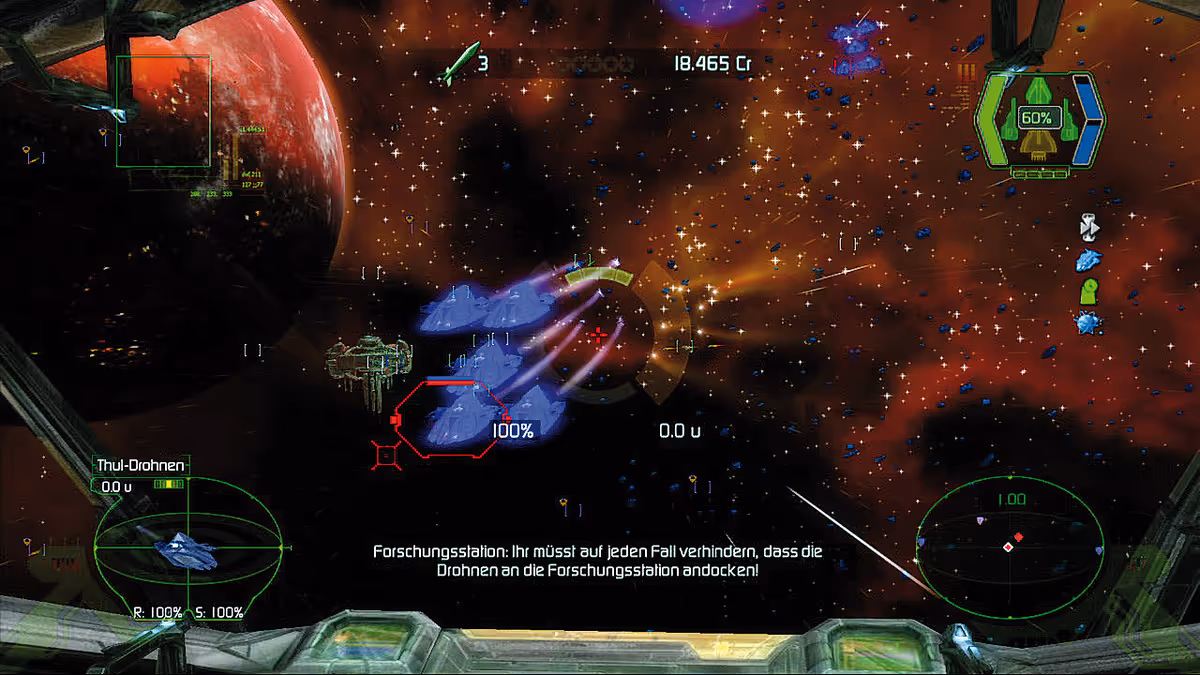The image size is (1200, 675).
Task: Click the ship status shield hexagon display
Action: pyautogui.click(x=1039, y=121)
